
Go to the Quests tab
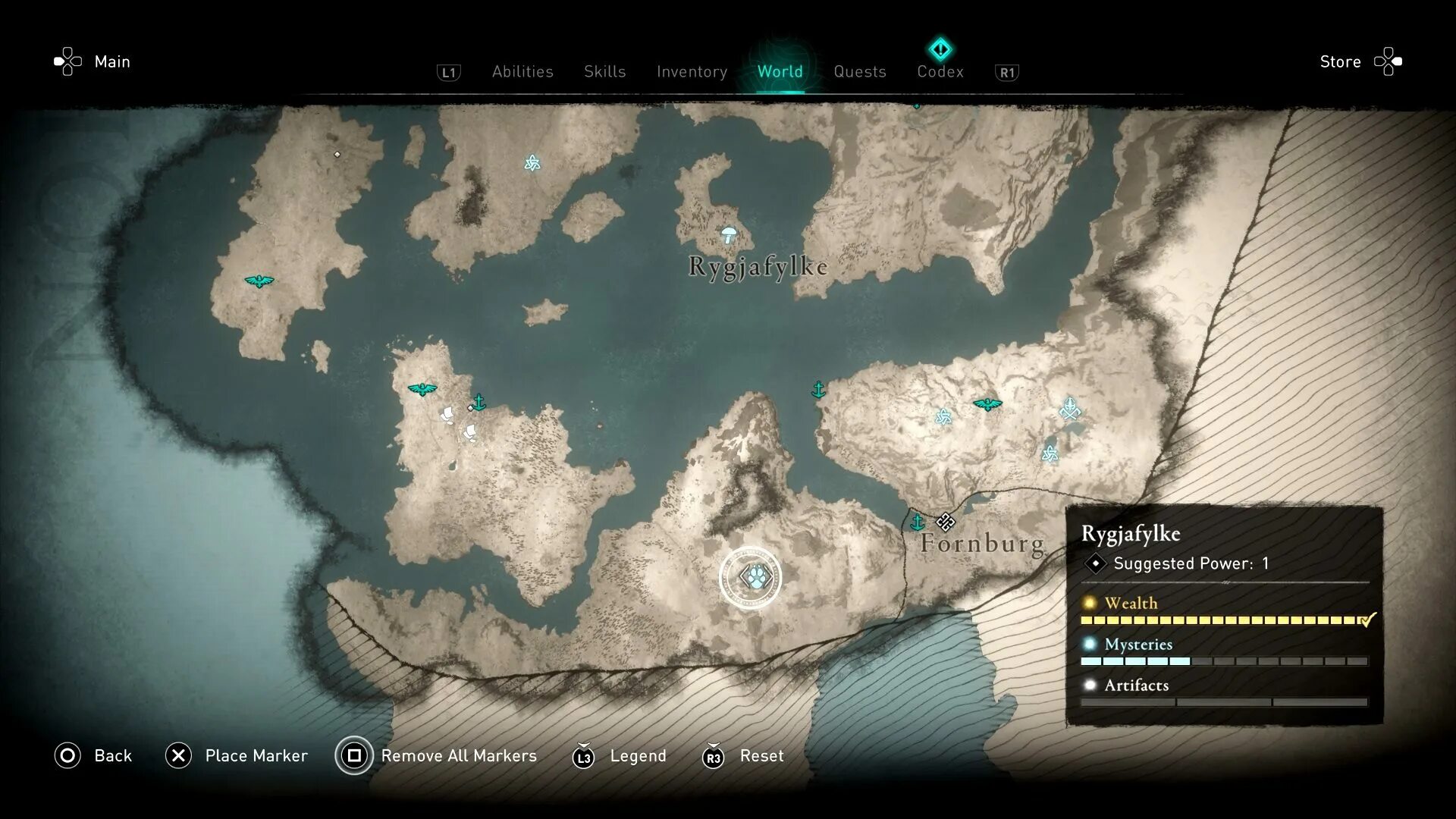859,71
